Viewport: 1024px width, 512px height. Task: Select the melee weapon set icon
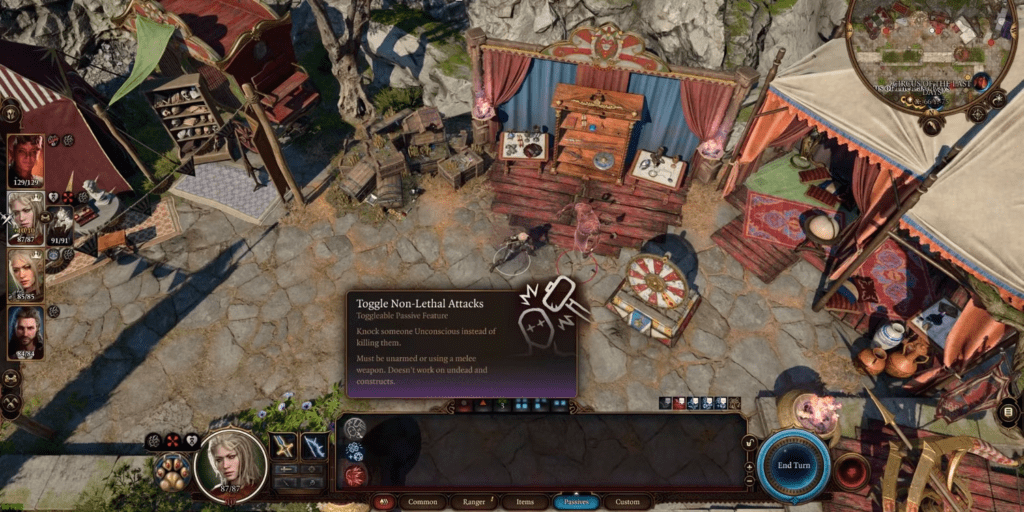point(284,446)
